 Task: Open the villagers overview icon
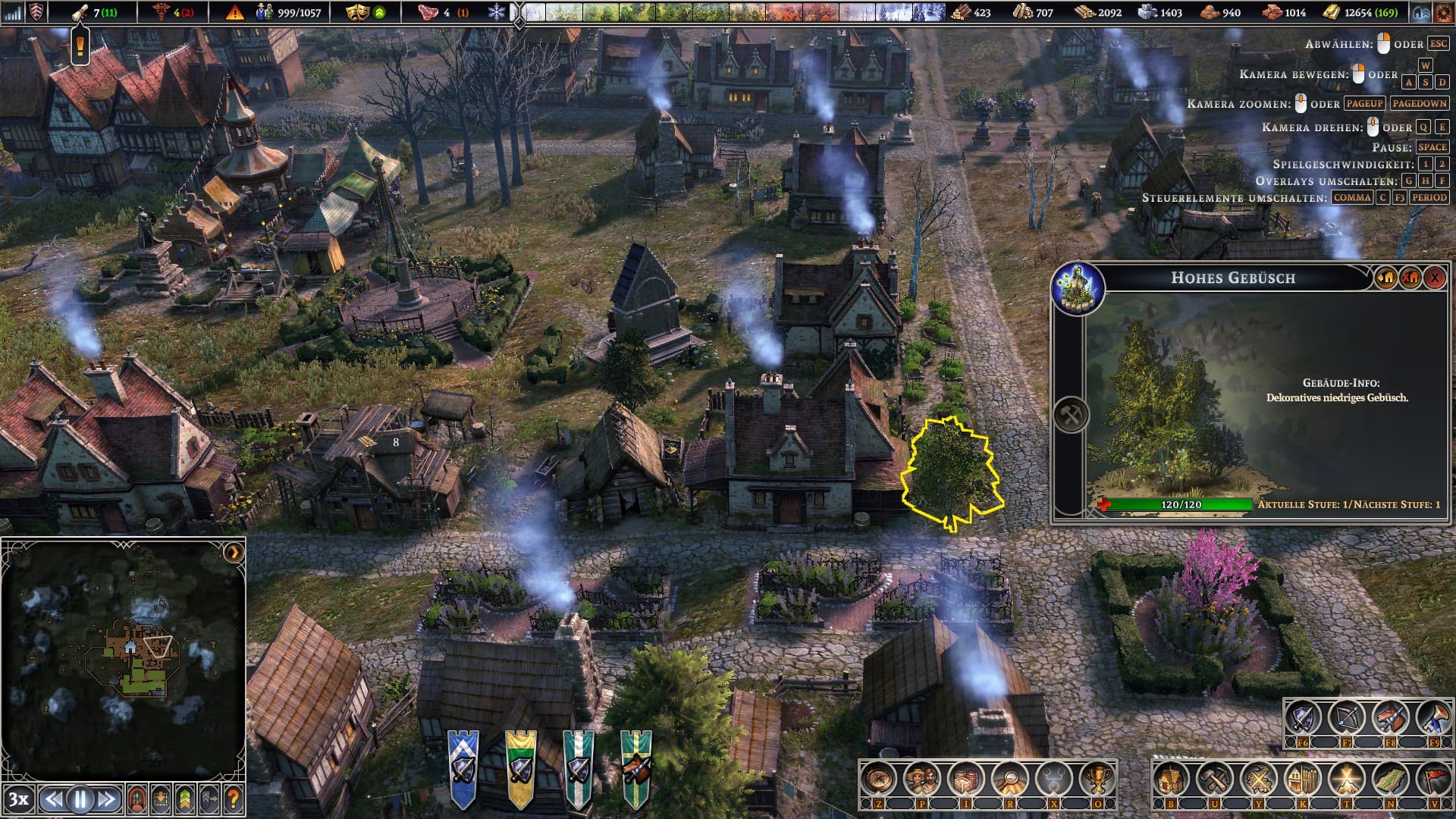pyautogui.click(x=922, y=779)
